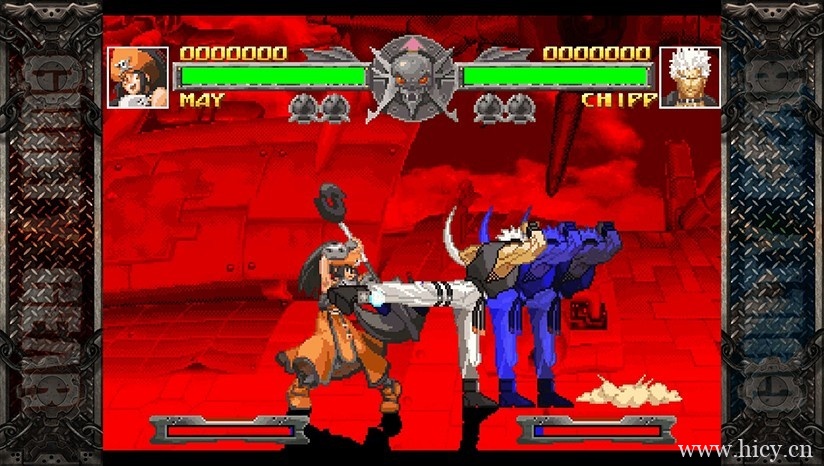Select Chipp's white-haired portrait
The height and width of the screenshot is (466, 824).
pyautogui.click(x=689, y=77)
